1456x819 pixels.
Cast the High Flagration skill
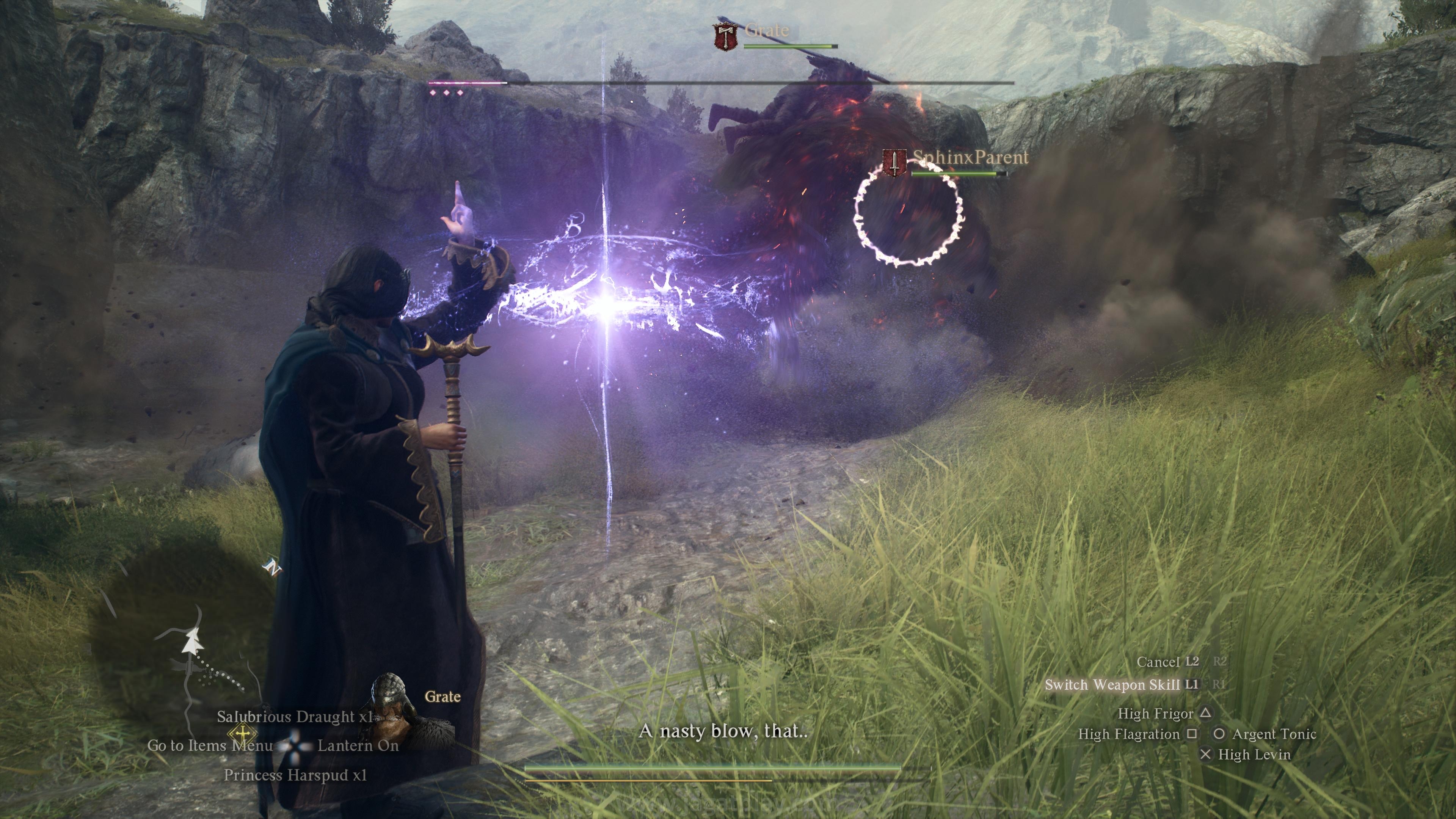[x=1129, y=734]
